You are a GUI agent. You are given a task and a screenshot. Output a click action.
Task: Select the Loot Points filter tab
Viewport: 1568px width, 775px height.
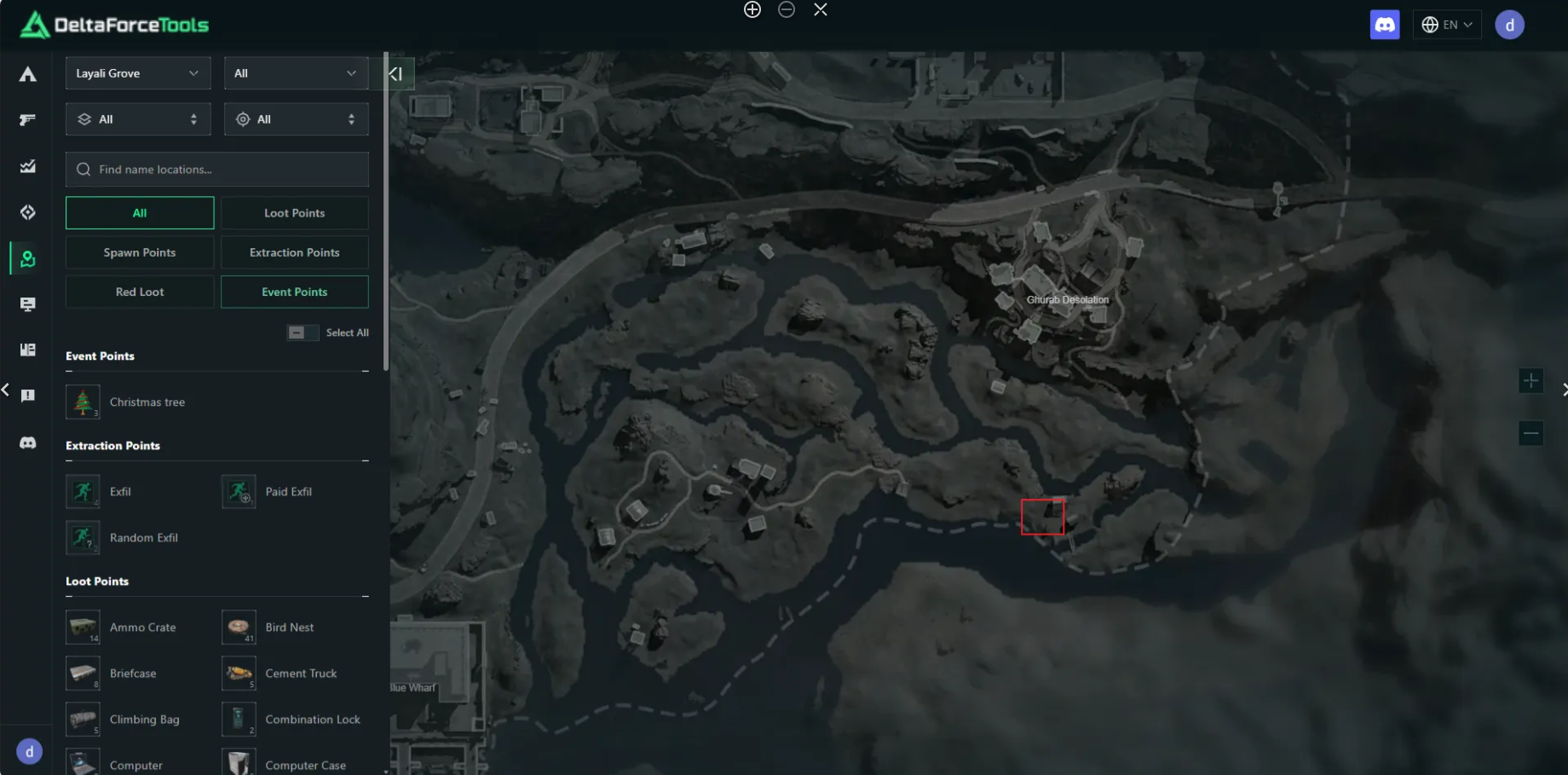[x=294, y=213]
